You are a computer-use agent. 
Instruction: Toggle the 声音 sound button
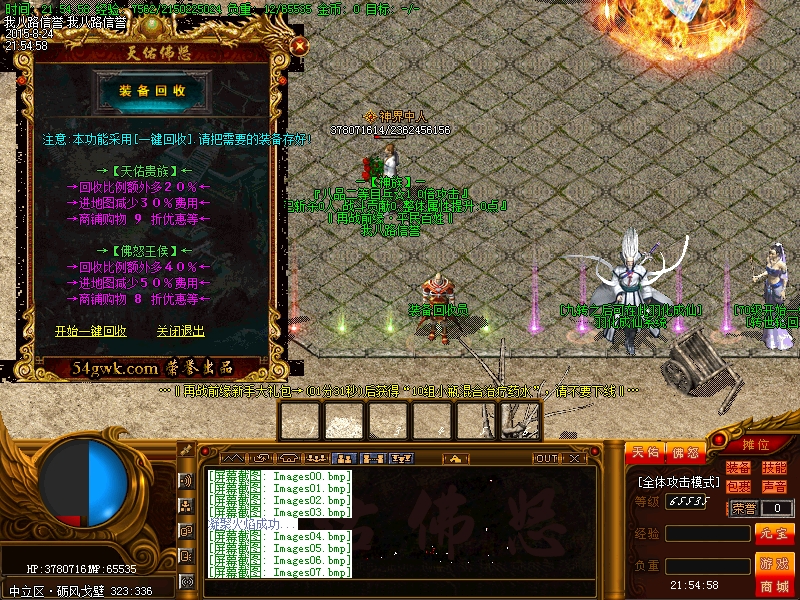(x=773, y=487)
